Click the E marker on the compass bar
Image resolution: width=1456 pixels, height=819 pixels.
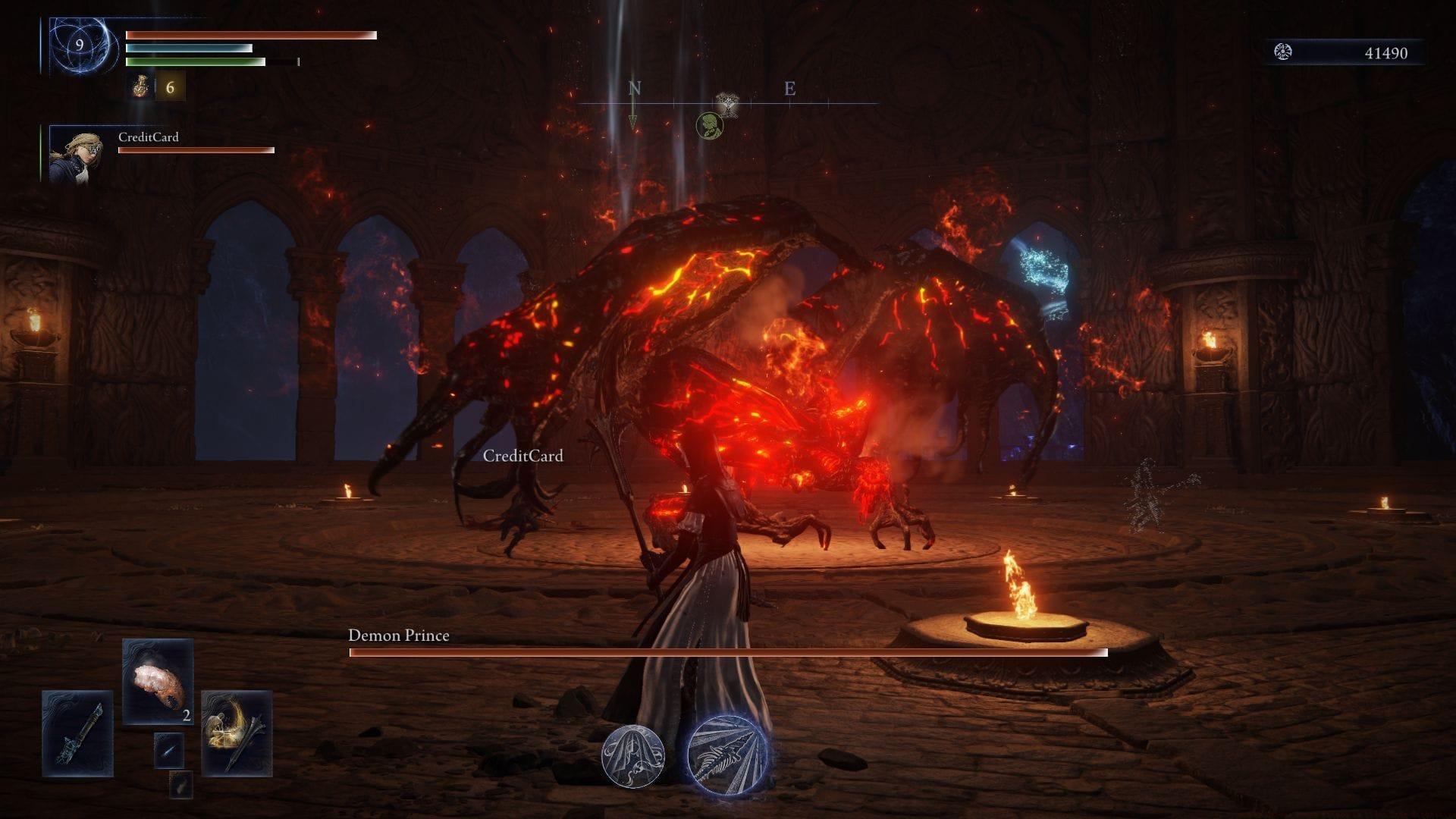789,89
